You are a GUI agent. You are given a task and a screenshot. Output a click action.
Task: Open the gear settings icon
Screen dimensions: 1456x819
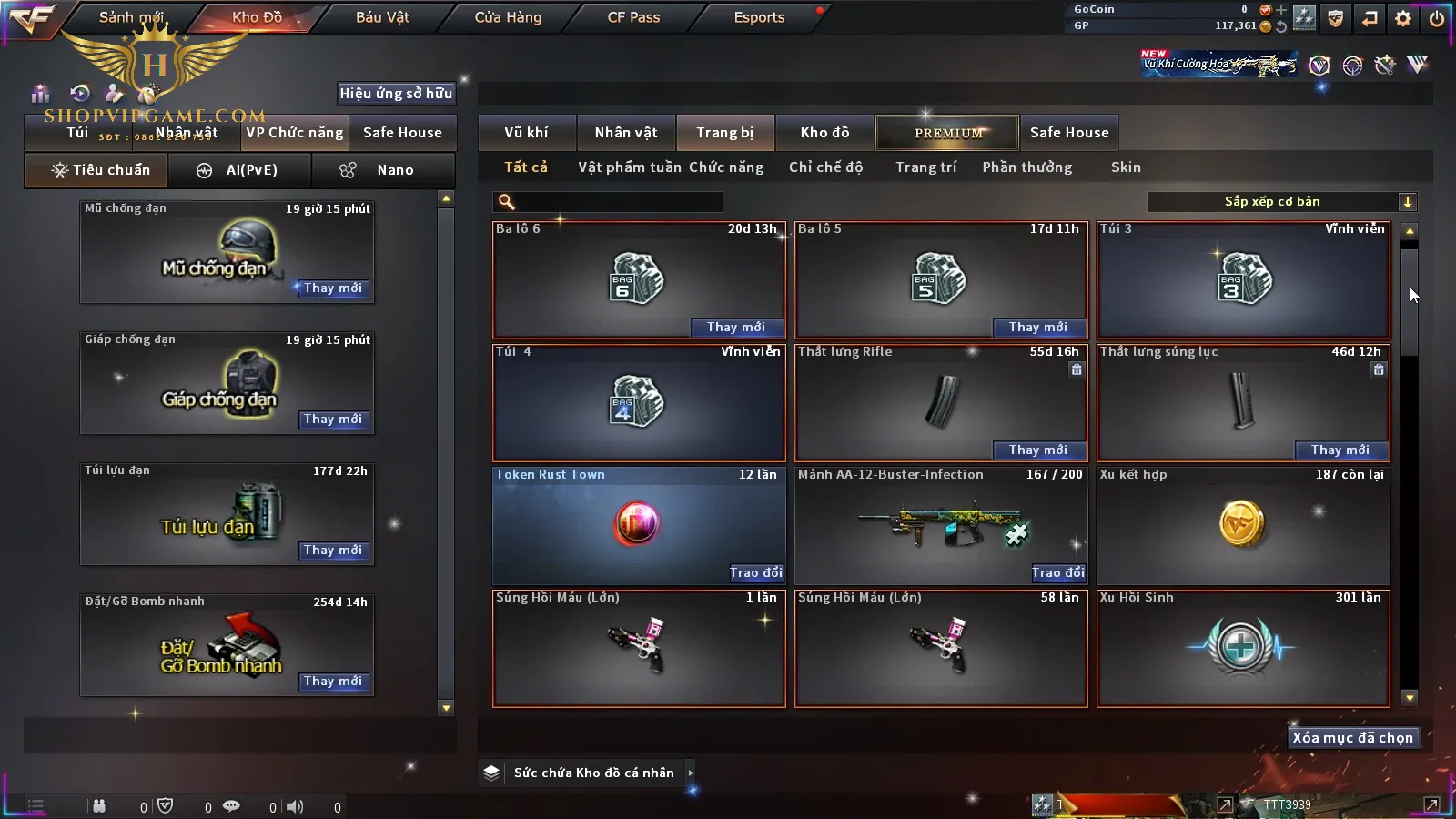click(x=1403, y=18)
